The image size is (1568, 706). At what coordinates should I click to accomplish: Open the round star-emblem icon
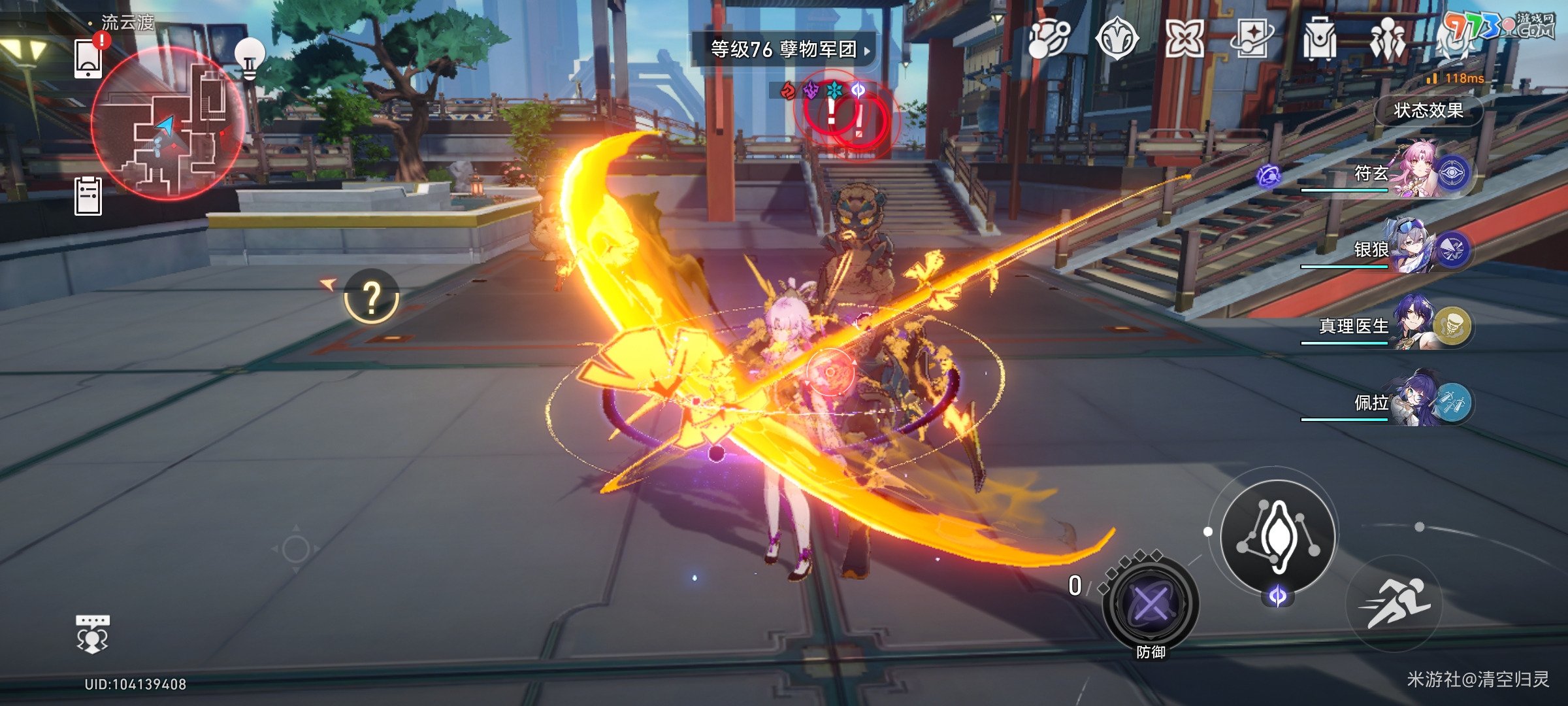point(1117,39)
